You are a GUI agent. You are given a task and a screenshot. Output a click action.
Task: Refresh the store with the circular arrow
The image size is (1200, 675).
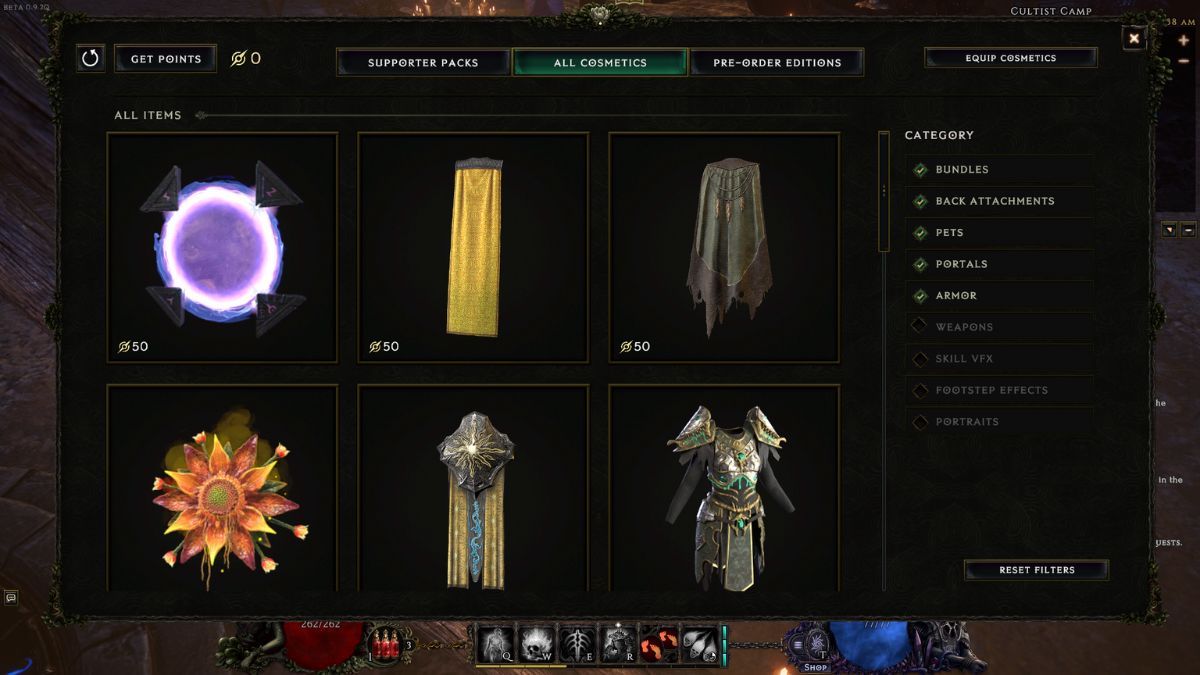click(90, 58)
